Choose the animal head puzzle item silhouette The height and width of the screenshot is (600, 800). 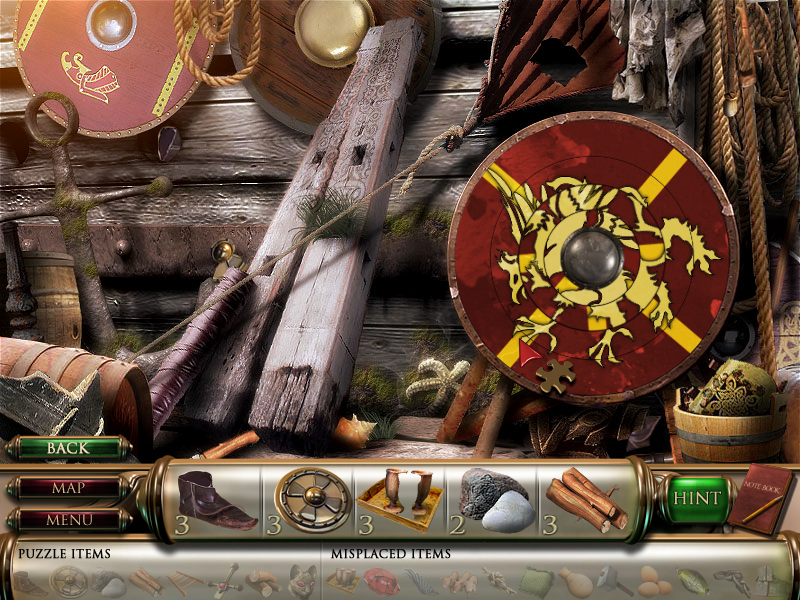pyautogui.click(x=303, y=579)
